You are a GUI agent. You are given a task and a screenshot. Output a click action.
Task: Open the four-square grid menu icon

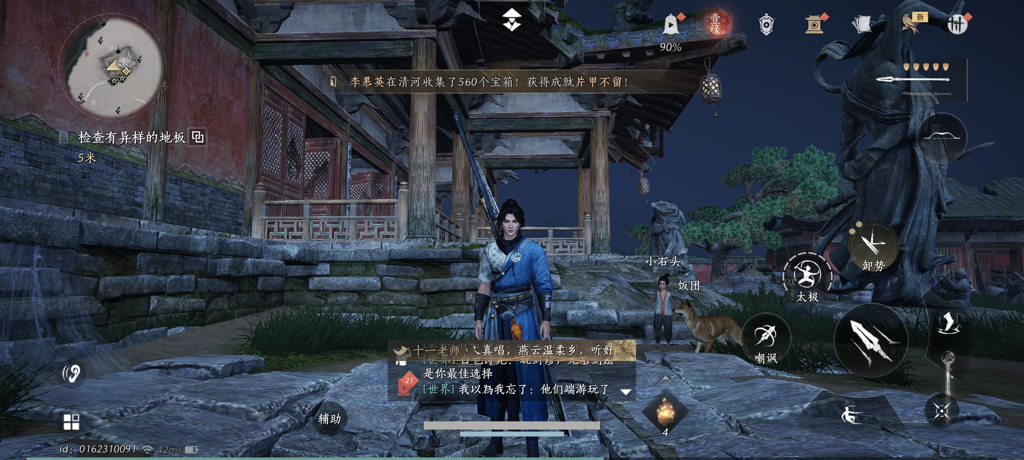[x=71, y=421]
